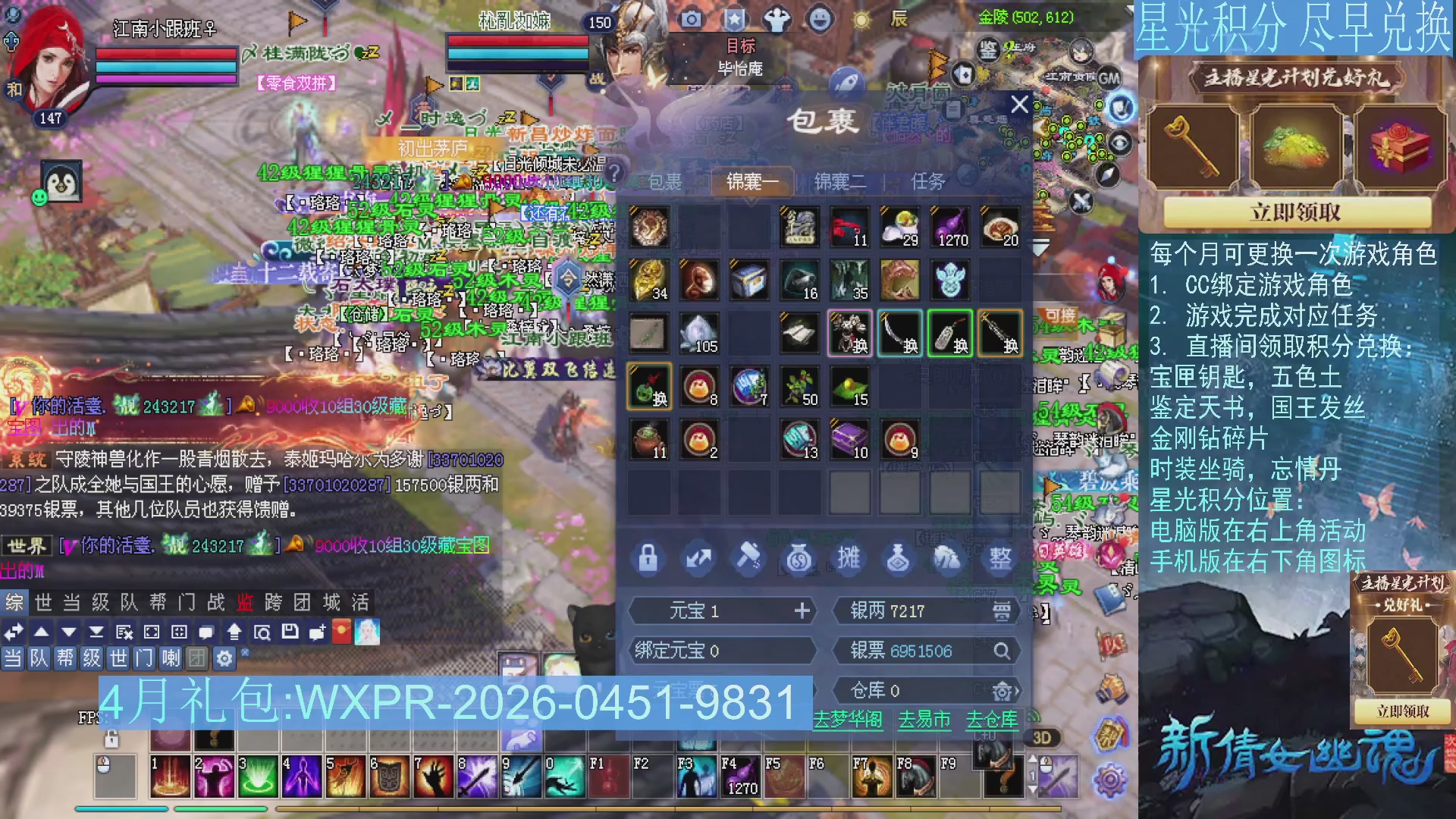The height and width of the screenshot is (819, 1456).
Task: Toggle the 喇 loudspeaker channel button
Action: [x=171, y=658]
